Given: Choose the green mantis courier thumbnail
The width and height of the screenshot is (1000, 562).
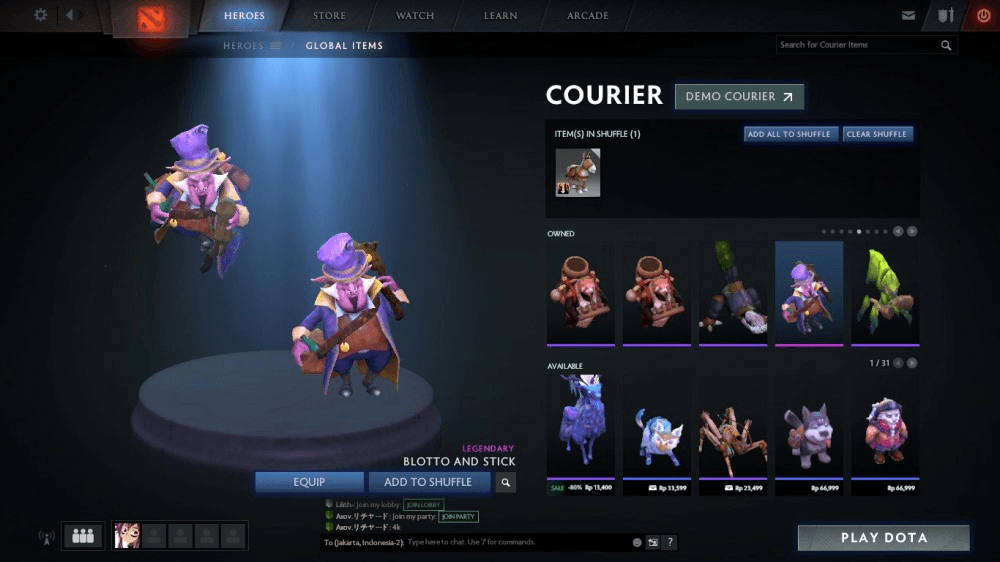Looking at the screenshot, I should [881, 293].
